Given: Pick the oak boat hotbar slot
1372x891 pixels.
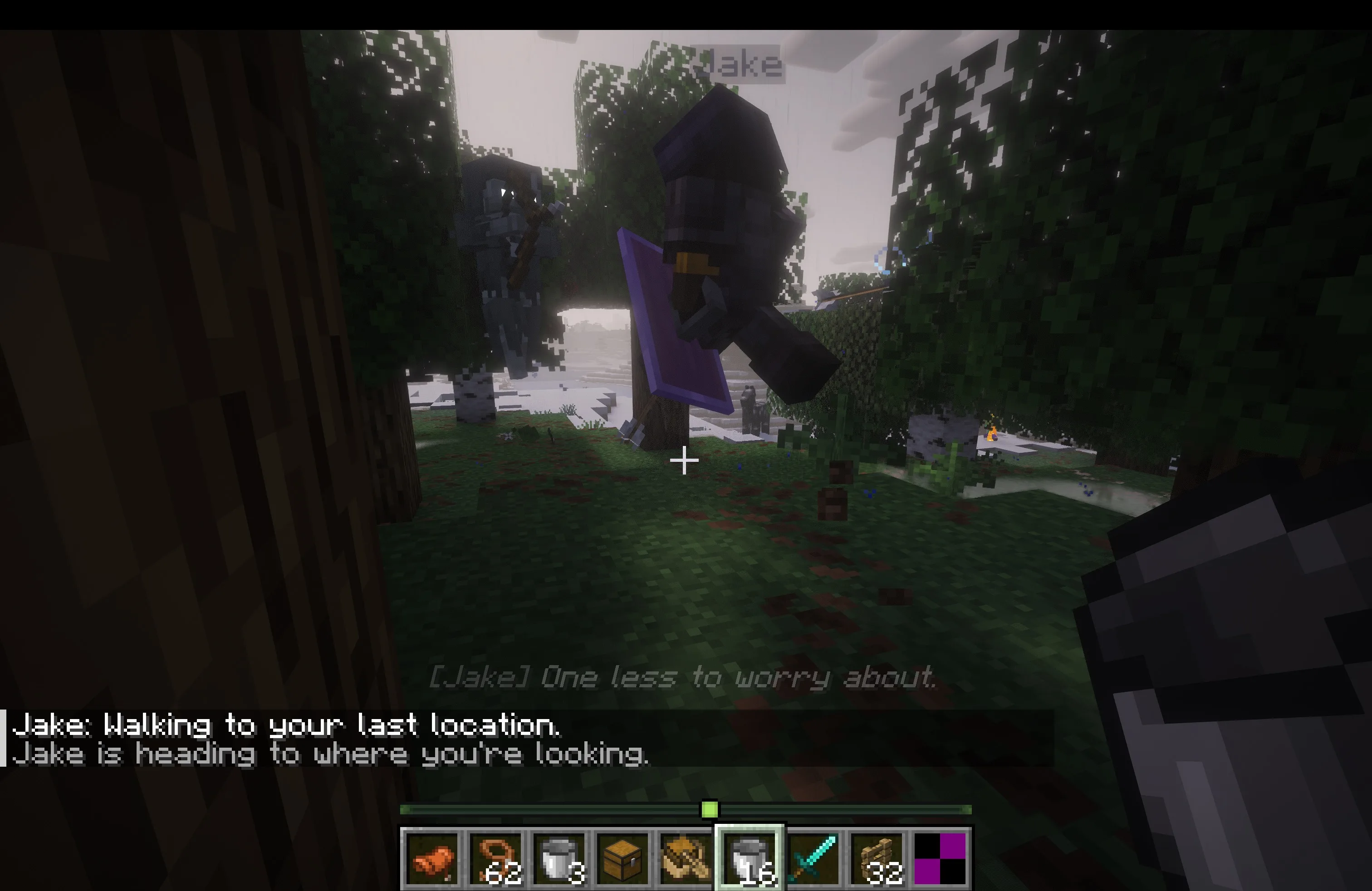Looking at the screenshot, I should point(686,858).
